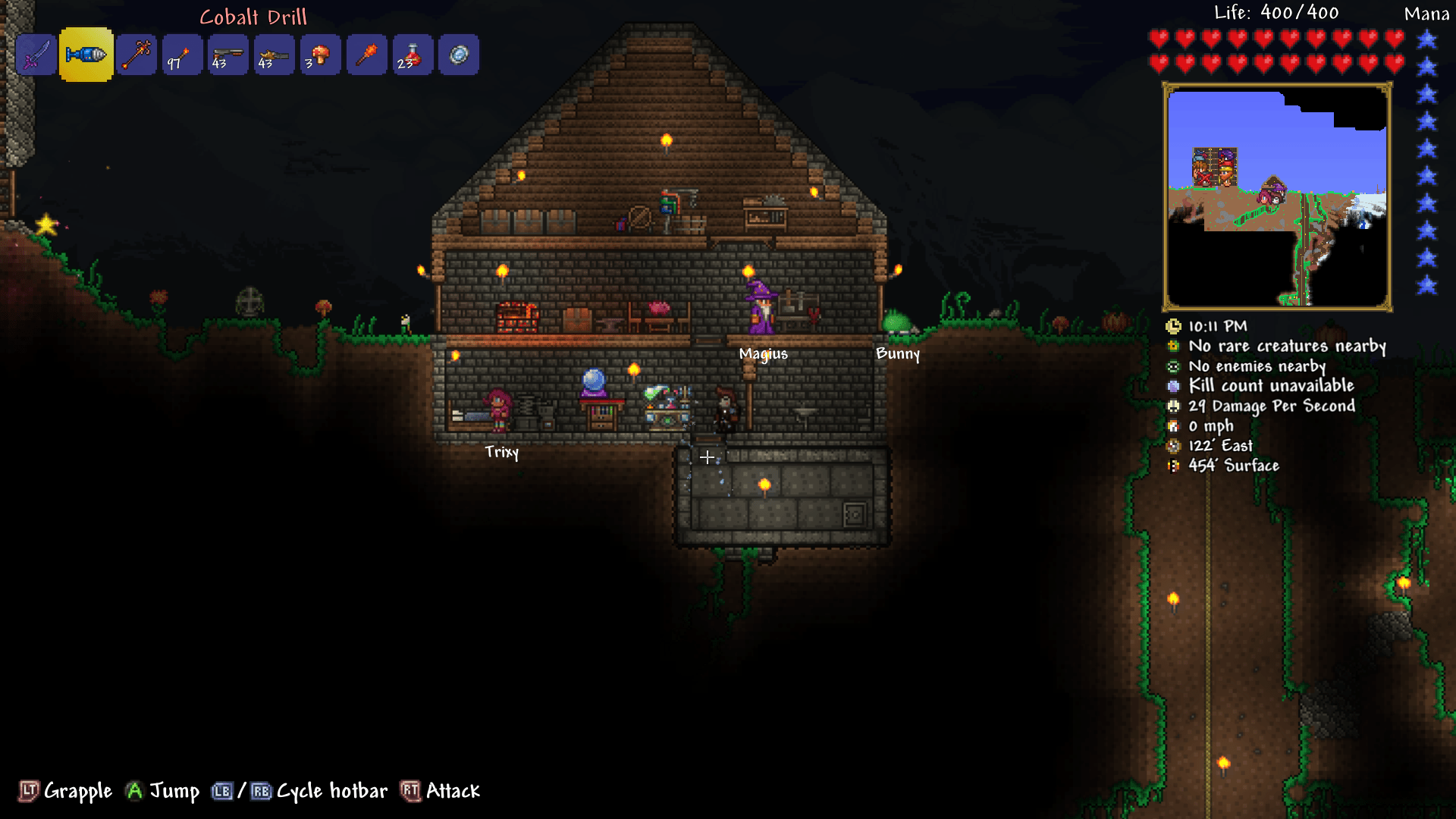This screenshot has width=1456, height=819.
Task: Use the red healing potion slot
Action: click(413, 55)
